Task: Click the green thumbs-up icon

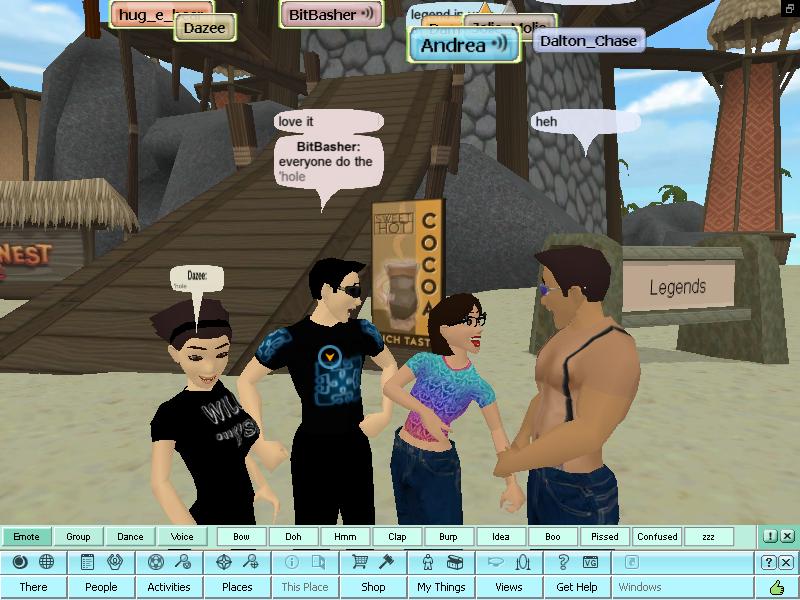Action: tap(776, 587)
